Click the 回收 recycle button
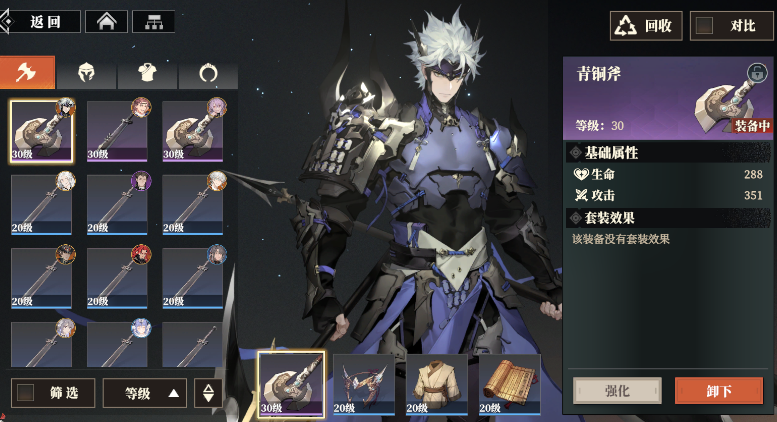The height and width of the screenshot is (422, 777). pyautogui.click(x=646, y=26)
